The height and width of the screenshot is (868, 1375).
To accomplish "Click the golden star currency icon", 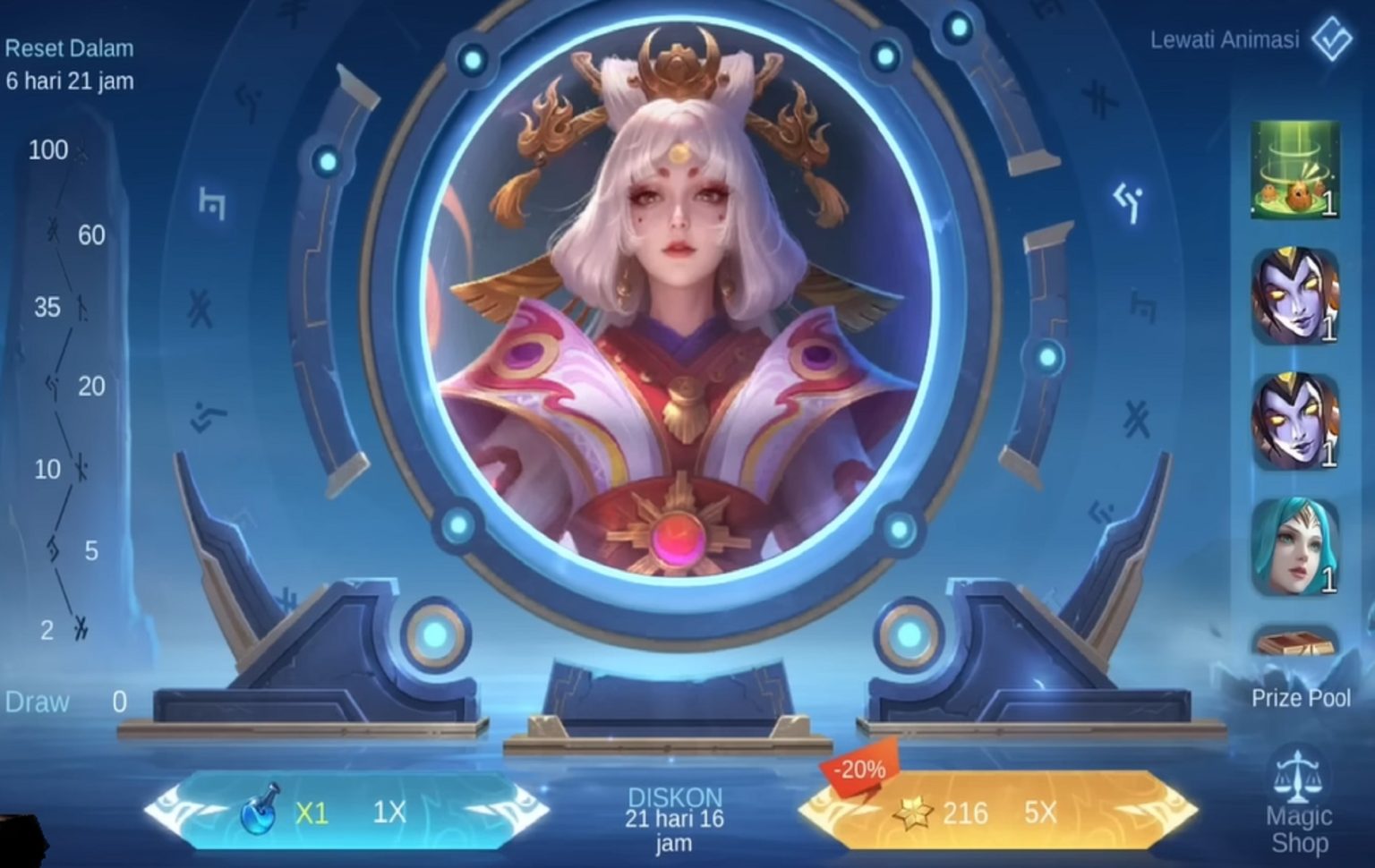I will click(x=915, y=812).
